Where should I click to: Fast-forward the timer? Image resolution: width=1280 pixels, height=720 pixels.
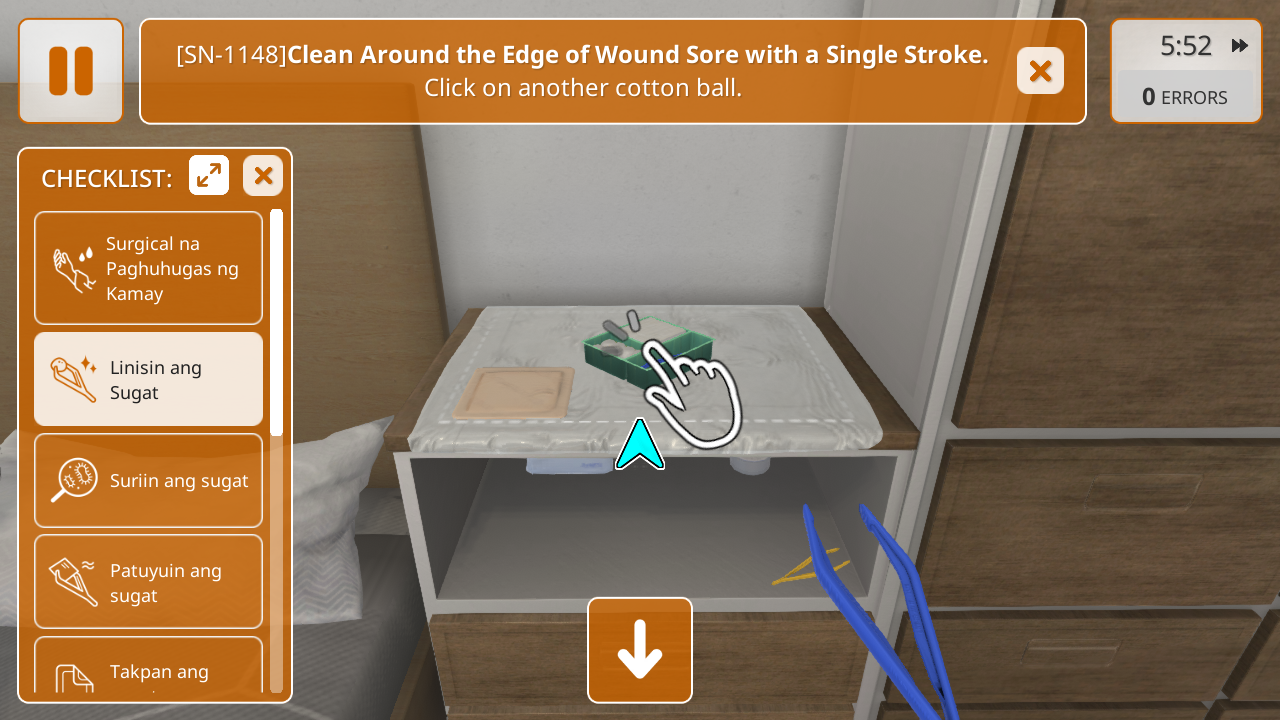pyautogui.click(x=1240, y=46)
